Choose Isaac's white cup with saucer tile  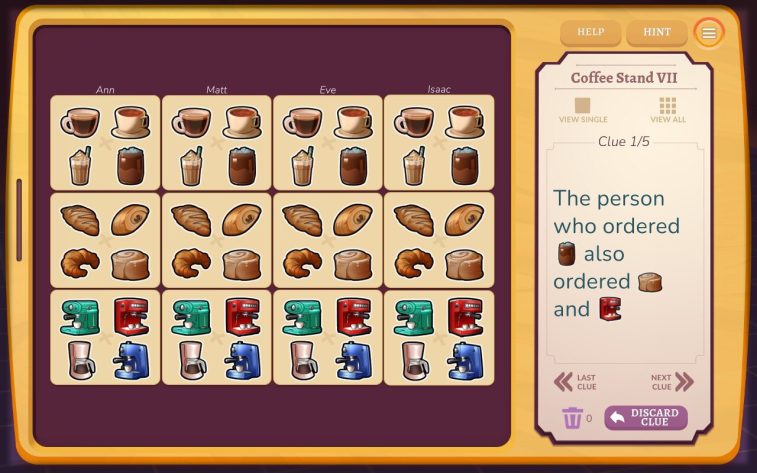464,122
